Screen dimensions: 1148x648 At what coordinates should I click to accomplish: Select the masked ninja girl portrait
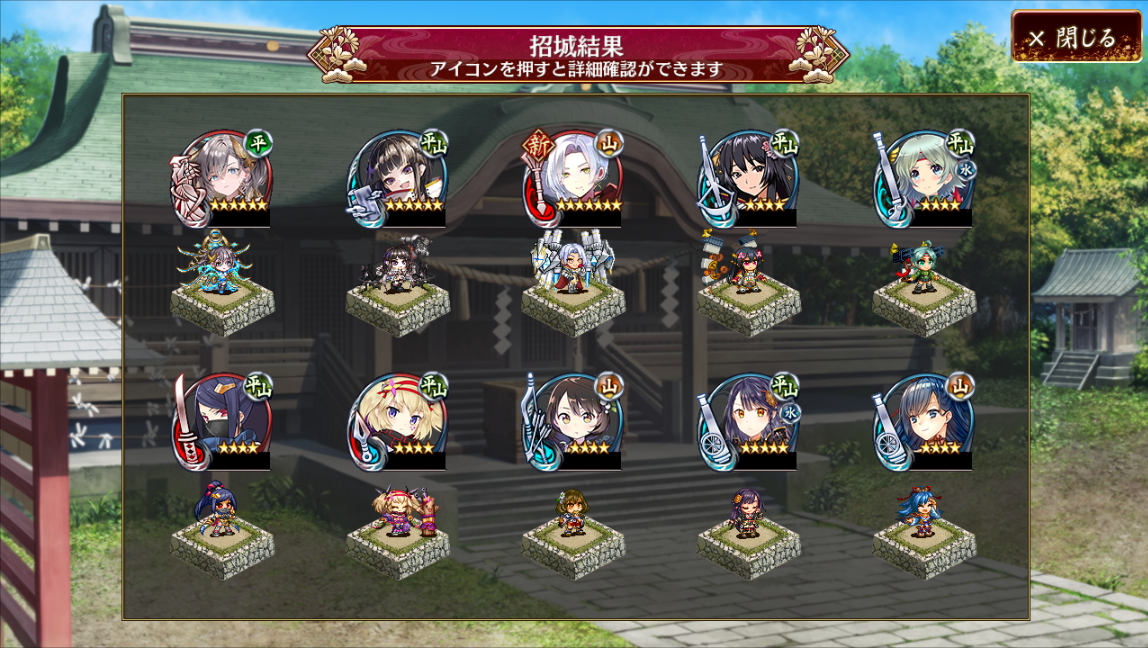[222, 422]
